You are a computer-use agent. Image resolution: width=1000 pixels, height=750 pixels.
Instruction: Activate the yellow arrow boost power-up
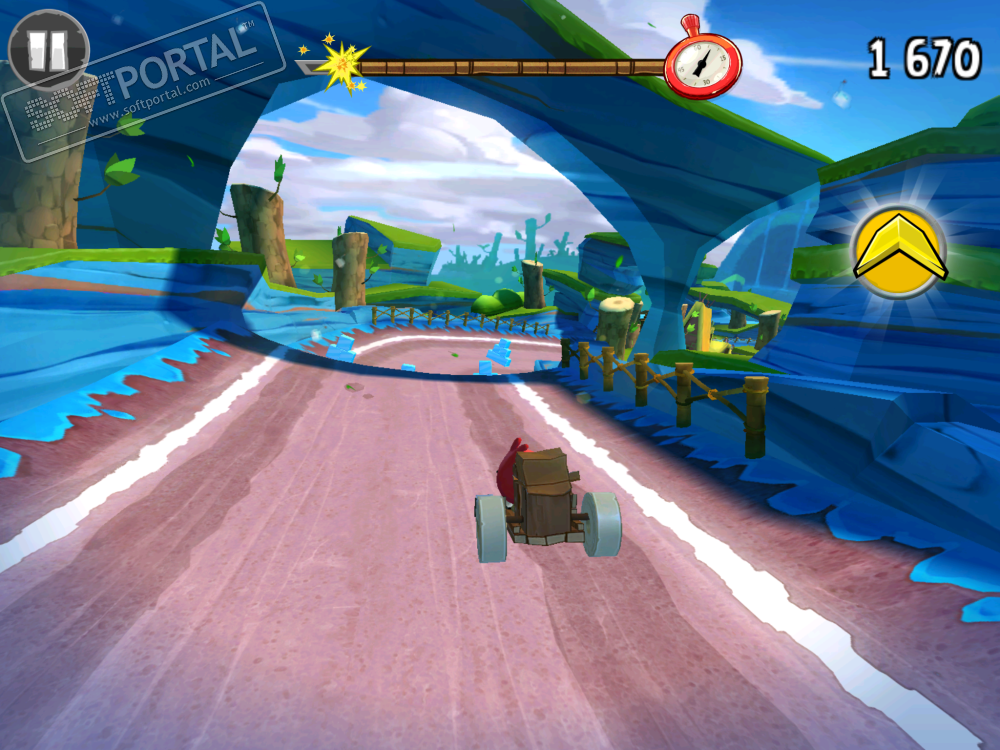(x=900, y=250)
